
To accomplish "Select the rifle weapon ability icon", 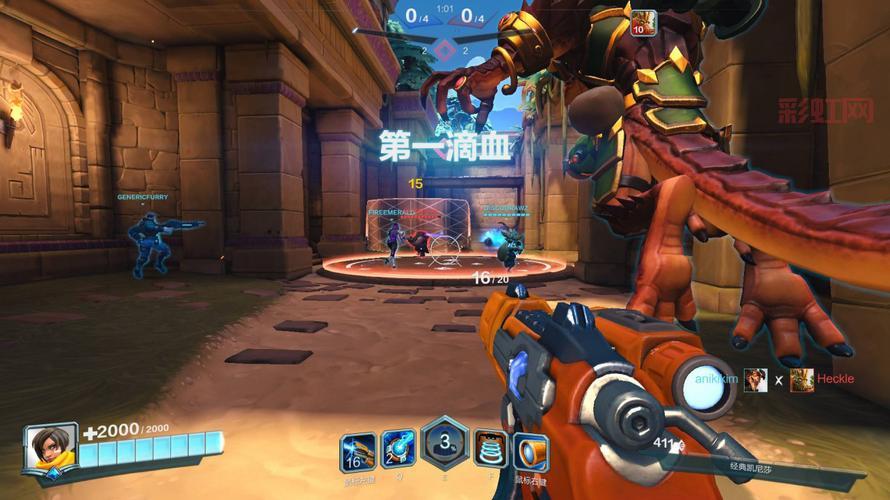I will click(357, 451).
